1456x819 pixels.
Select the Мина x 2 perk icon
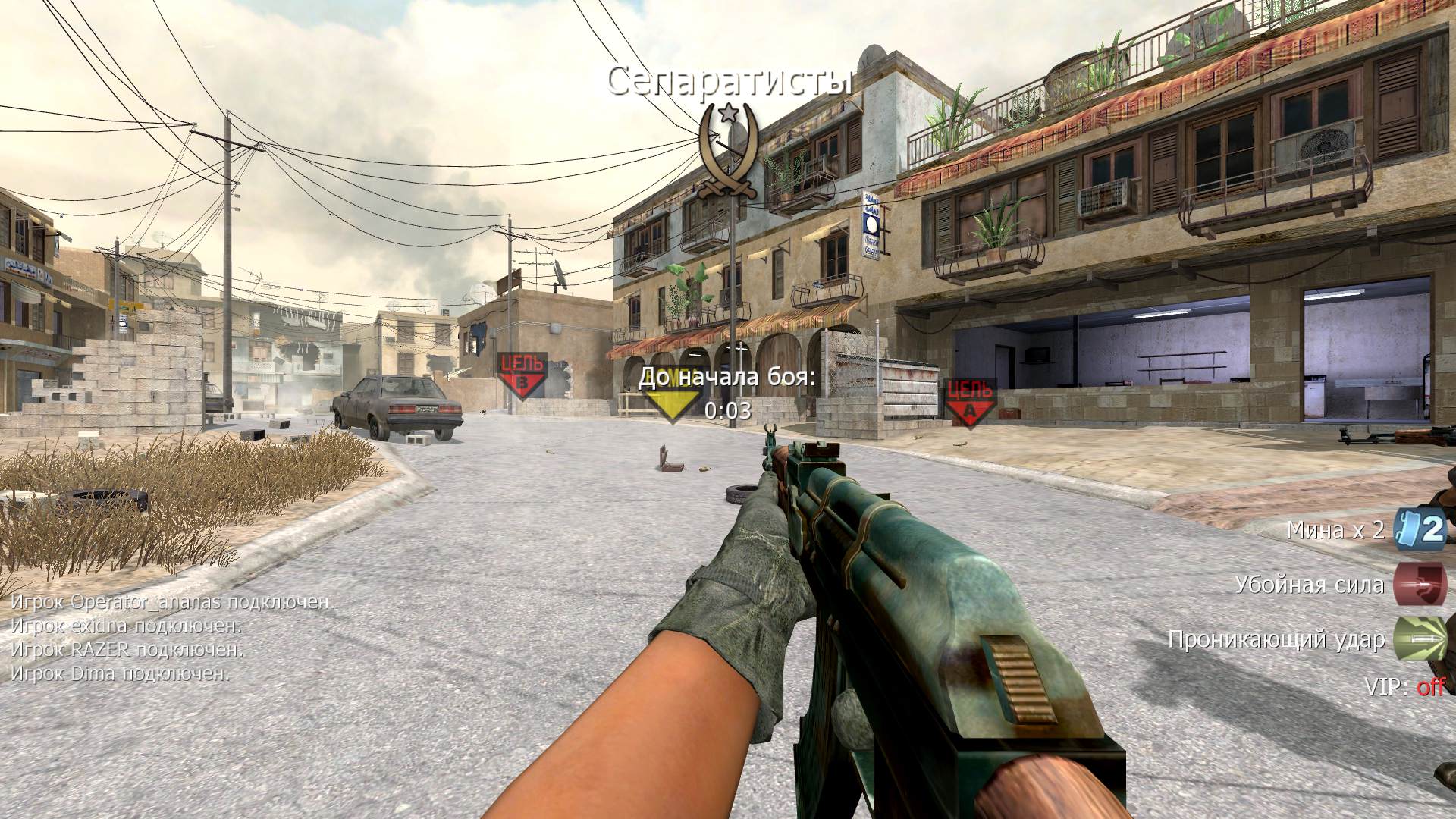pos(1420,529)
